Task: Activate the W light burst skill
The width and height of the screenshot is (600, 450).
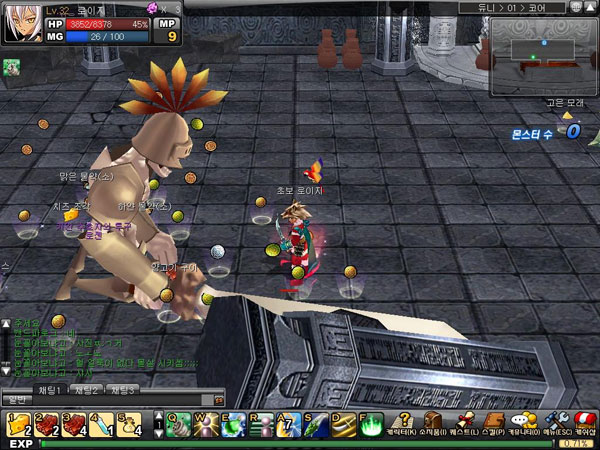Action: coord(206,424)
